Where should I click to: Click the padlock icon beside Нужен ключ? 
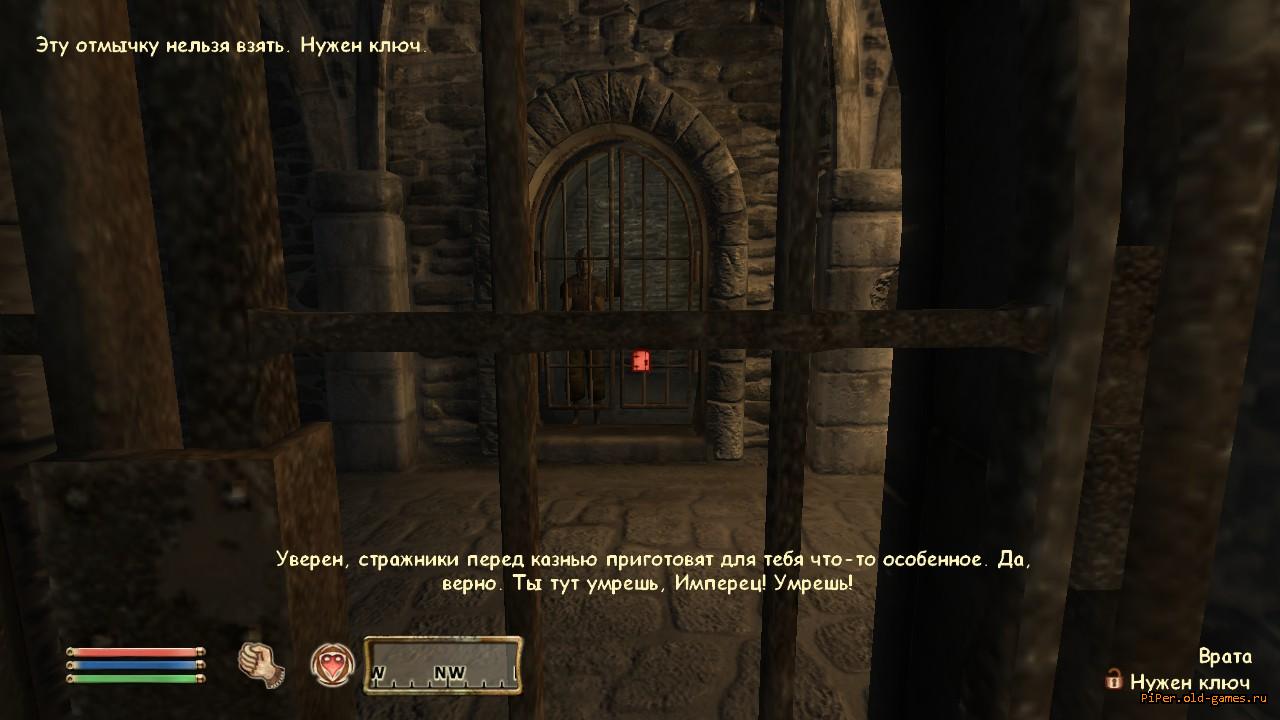click(1113, 680)
